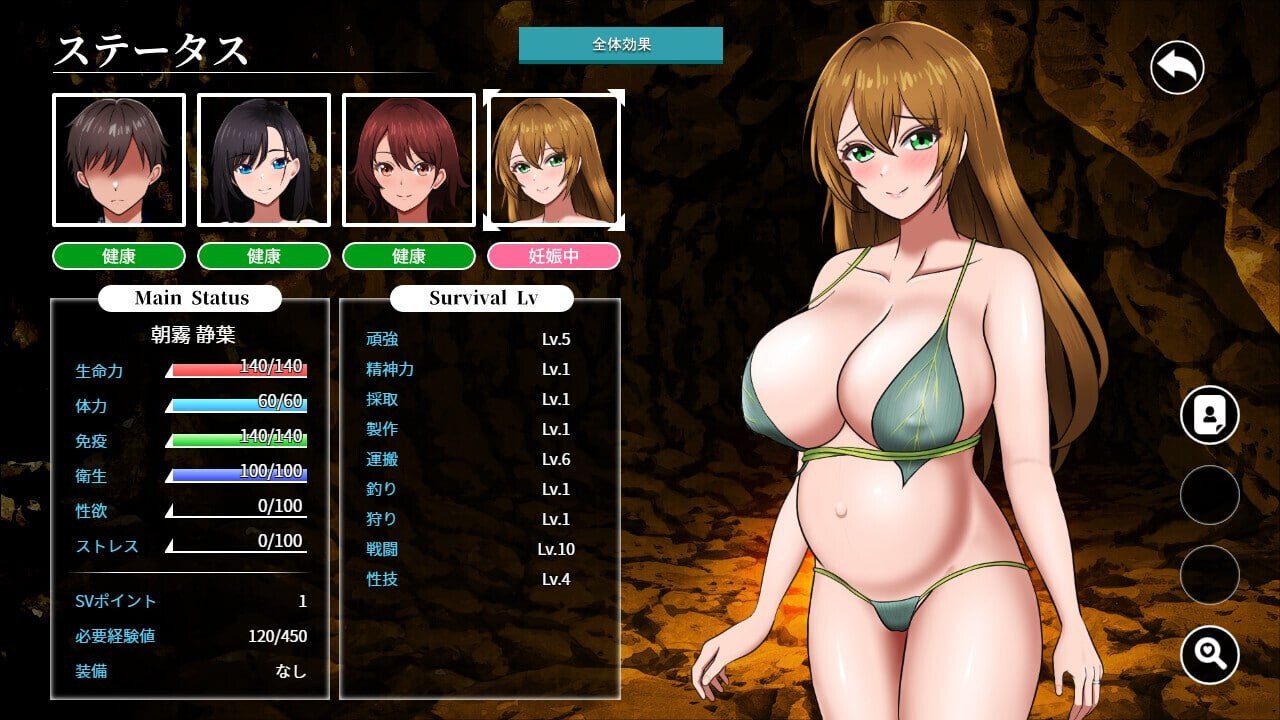Click the 健康 badge under the red-haired girl

[x=409, y=256]
